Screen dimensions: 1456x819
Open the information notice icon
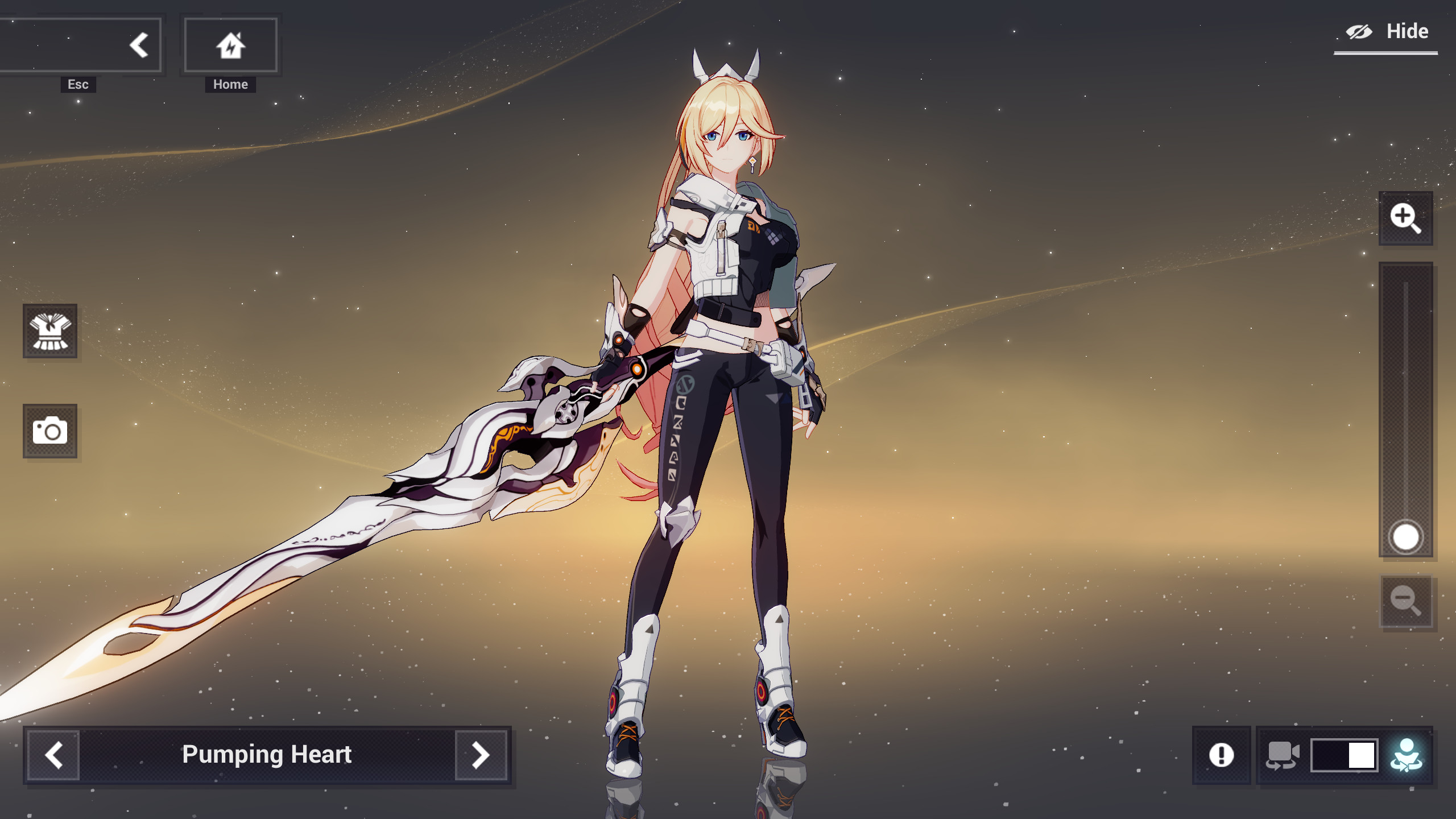tap(1221, 755)
